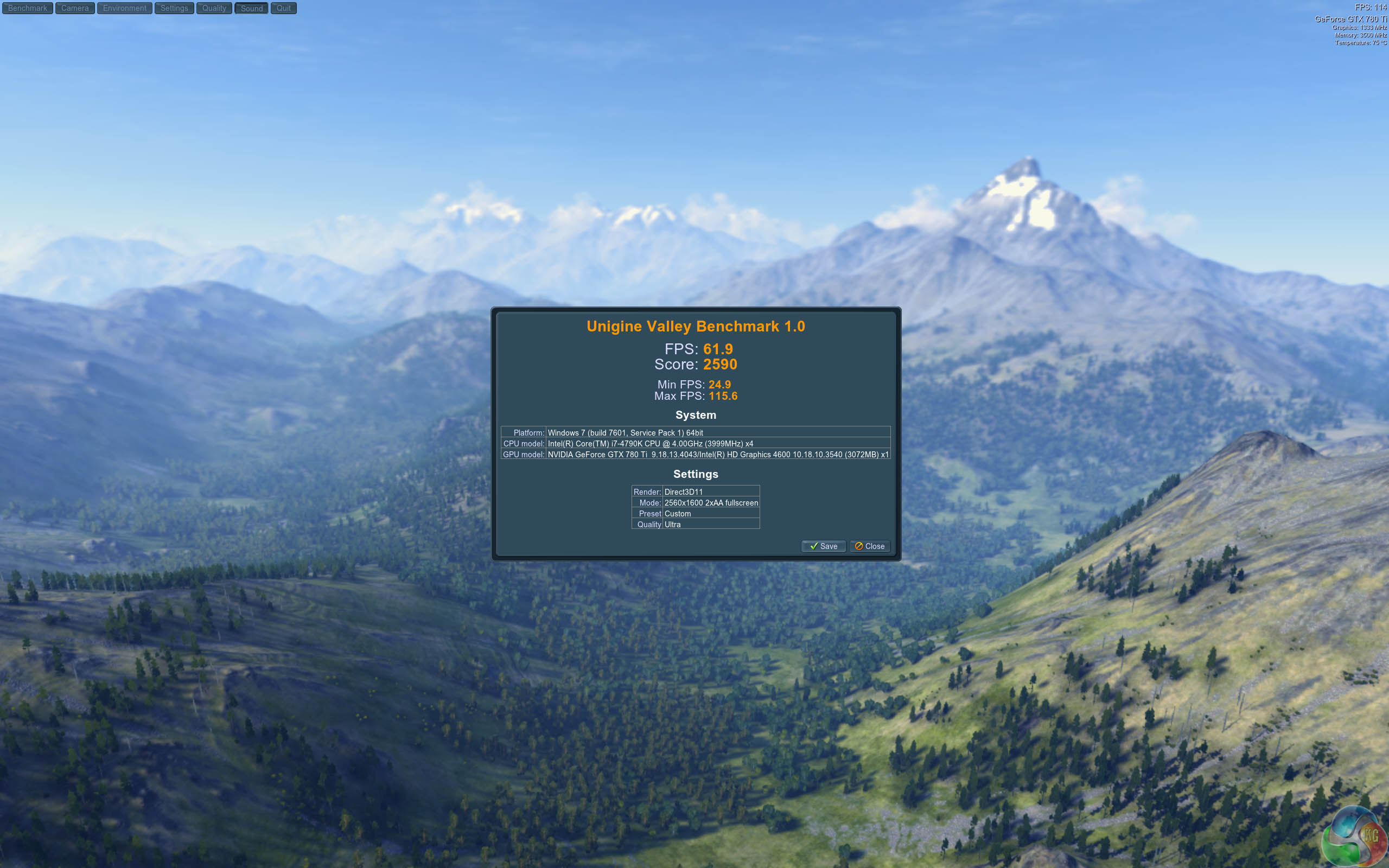Toggle the Sound button
Screen dimensions: 1389x868
pos(251,8)
